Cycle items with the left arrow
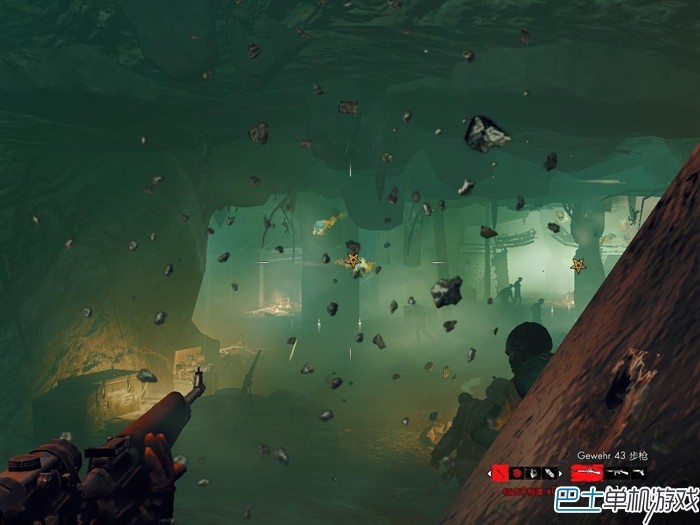The image size is (700, 525). (x=489, y=474)
